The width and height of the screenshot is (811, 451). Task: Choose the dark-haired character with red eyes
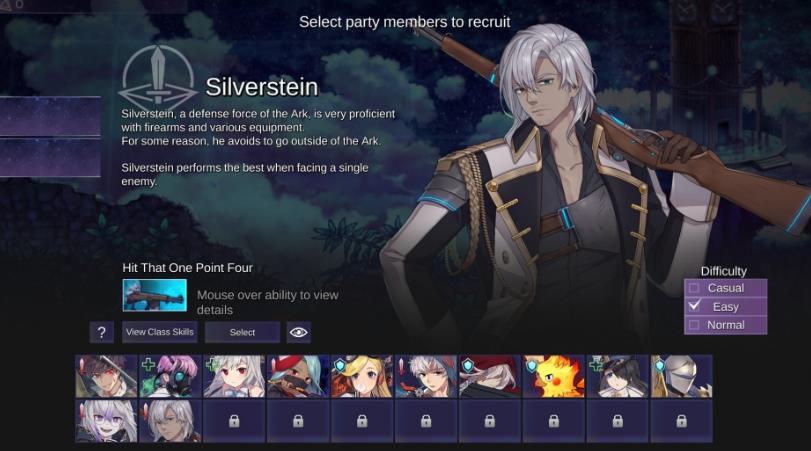(106, 377)
